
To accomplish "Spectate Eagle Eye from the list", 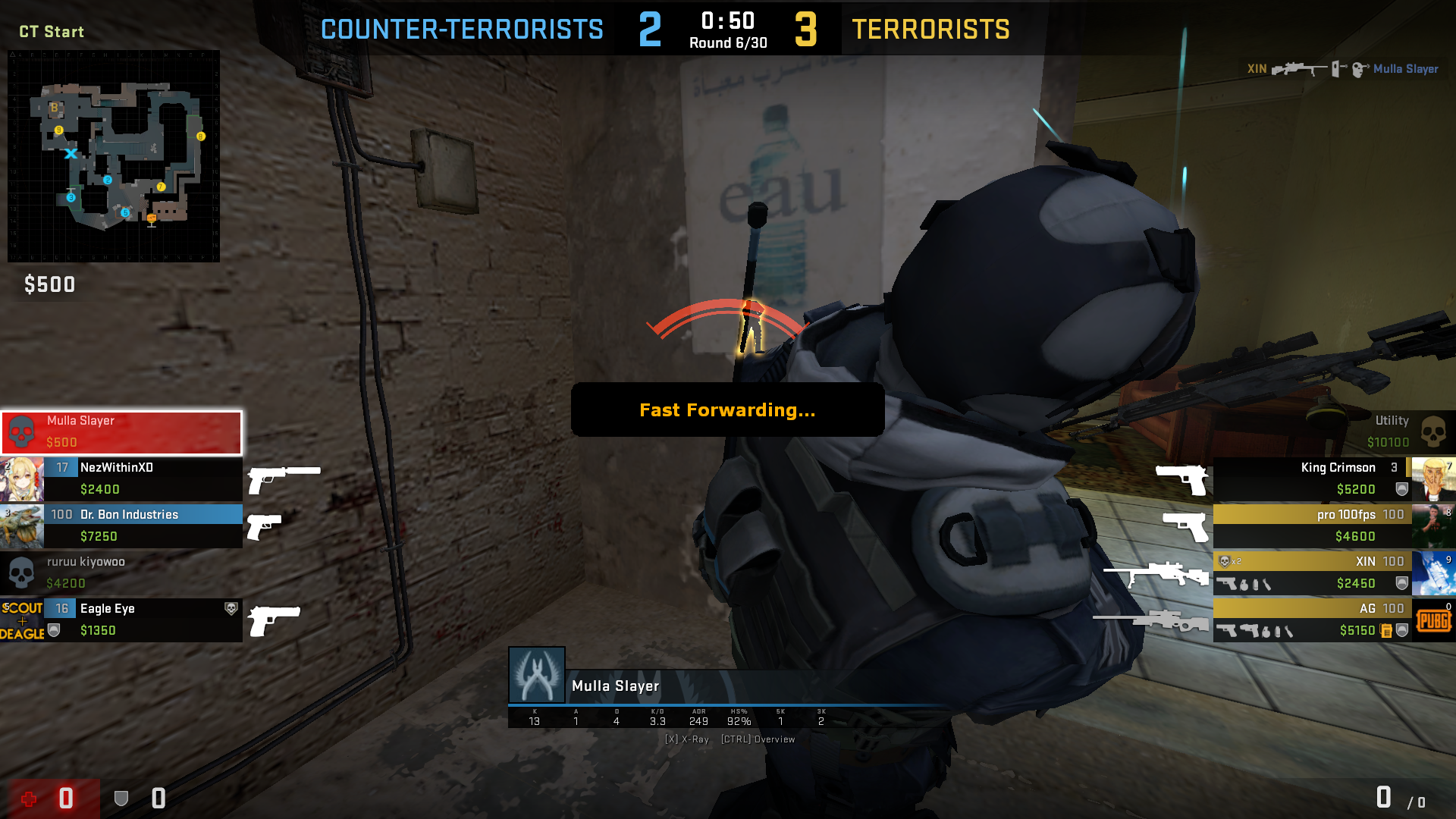I will pos(143,620).
